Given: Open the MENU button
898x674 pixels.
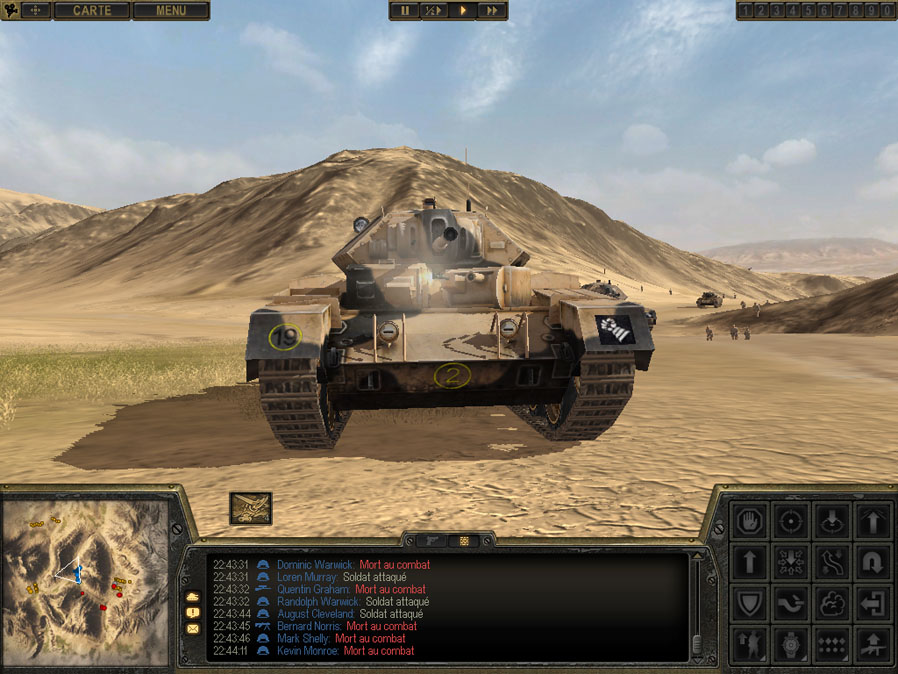Looking at the screenshot, I should tap(171, 11).
